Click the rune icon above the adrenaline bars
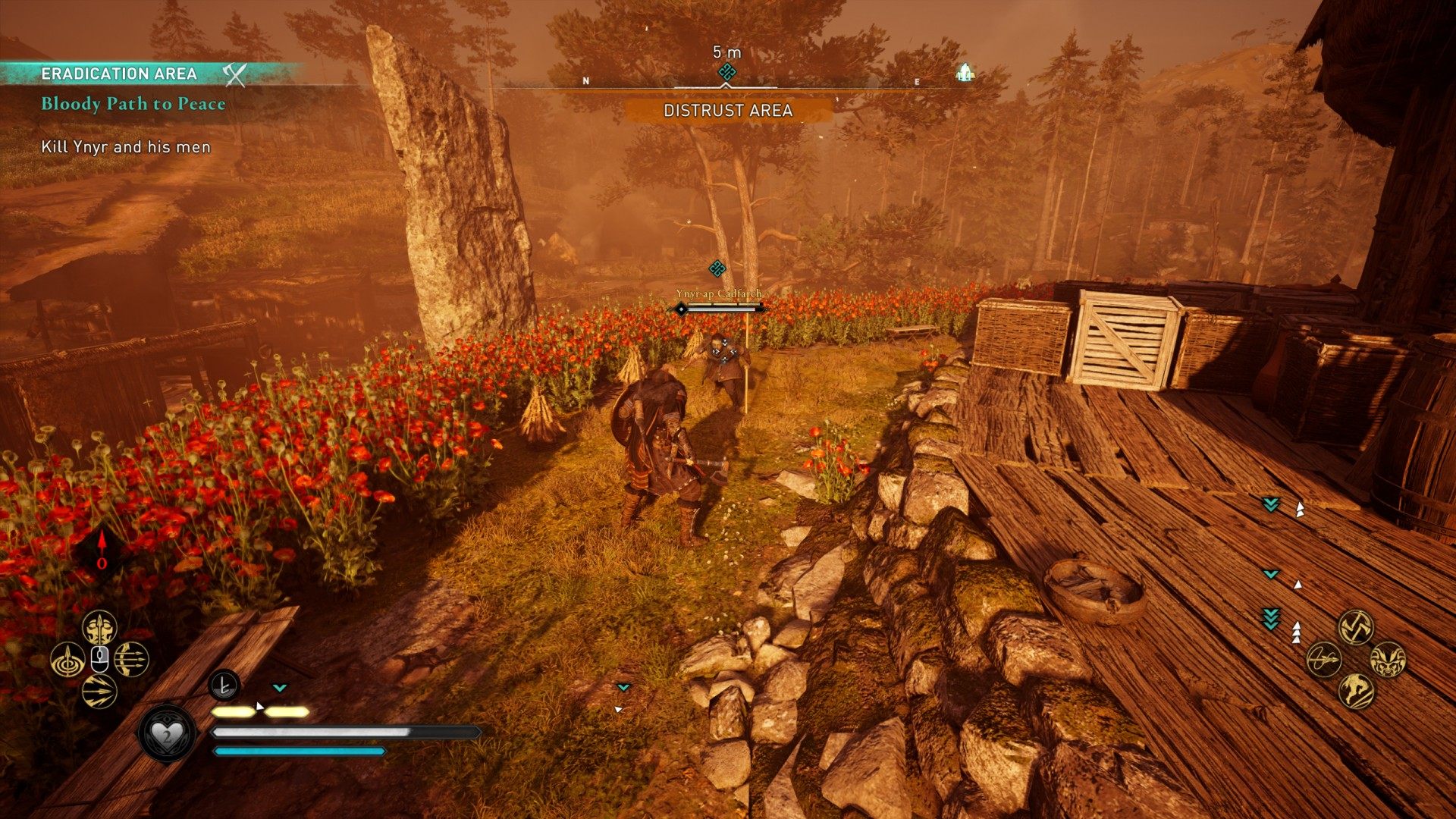1456x819 pixels. tap(224, 686)
